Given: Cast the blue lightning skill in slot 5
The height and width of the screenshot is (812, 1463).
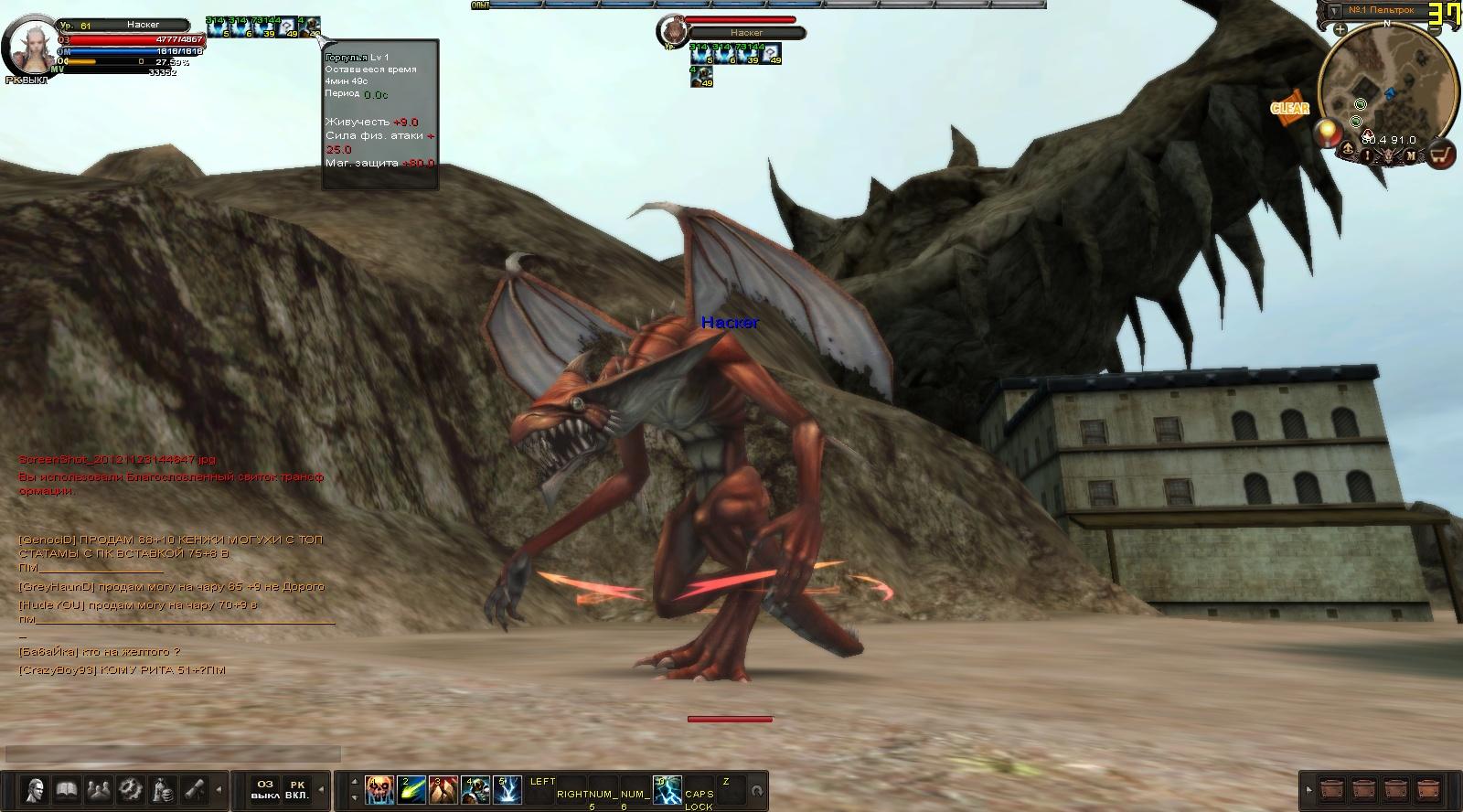Looking at the screenshot, I should 507,789.
